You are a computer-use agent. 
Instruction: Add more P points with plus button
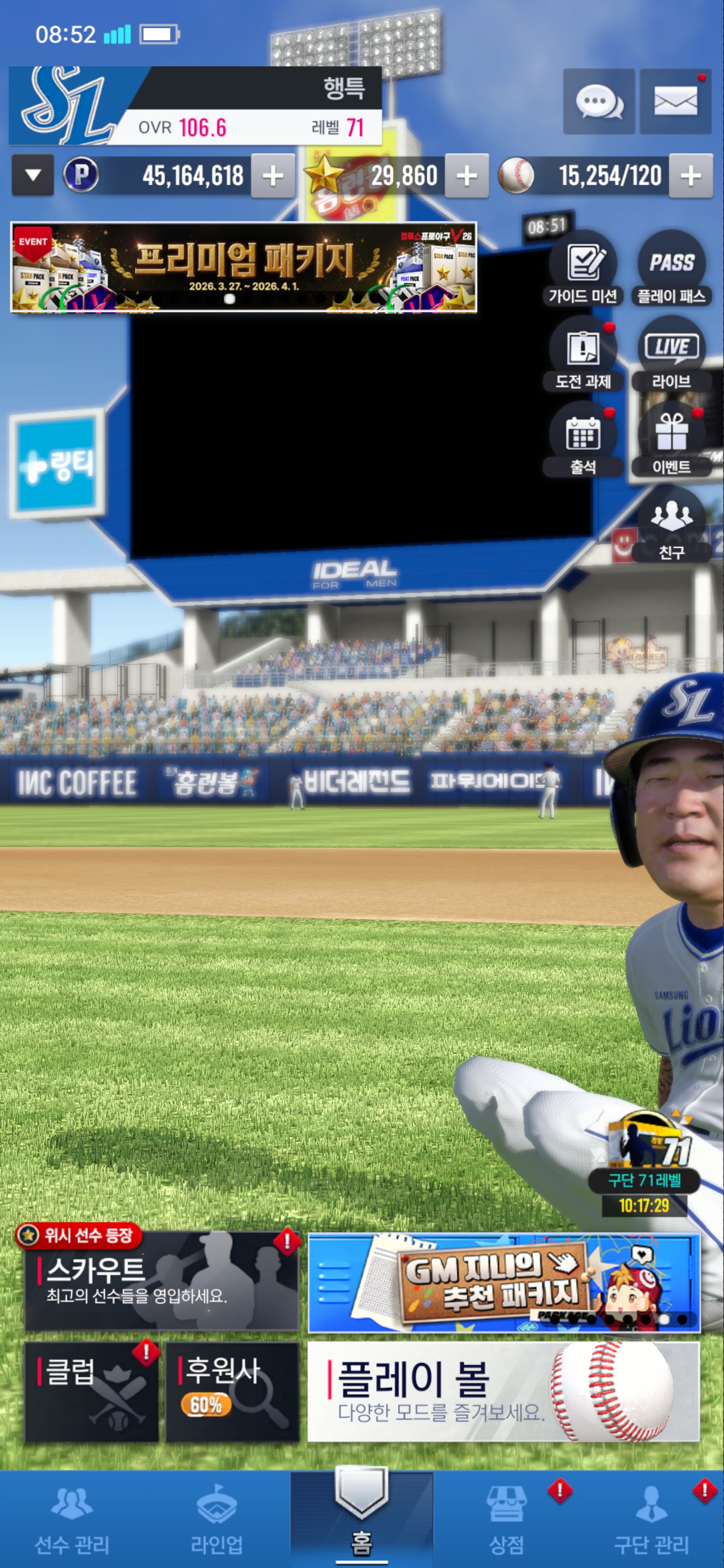pos(273,176)
